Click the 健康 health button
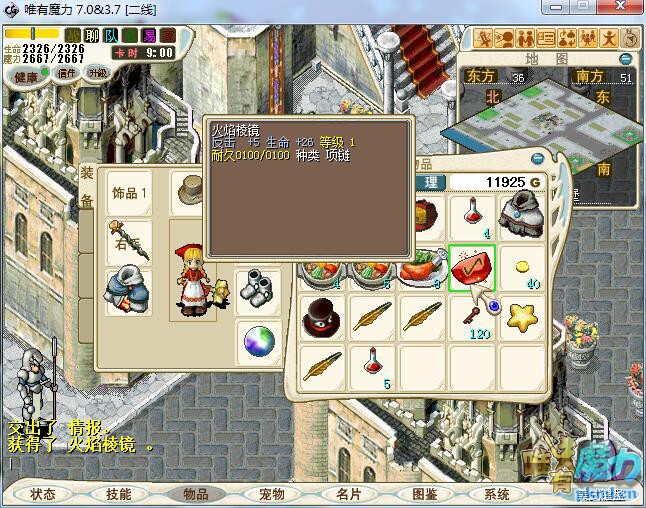This screenshot has width=646, height=508. pos(28,77)
